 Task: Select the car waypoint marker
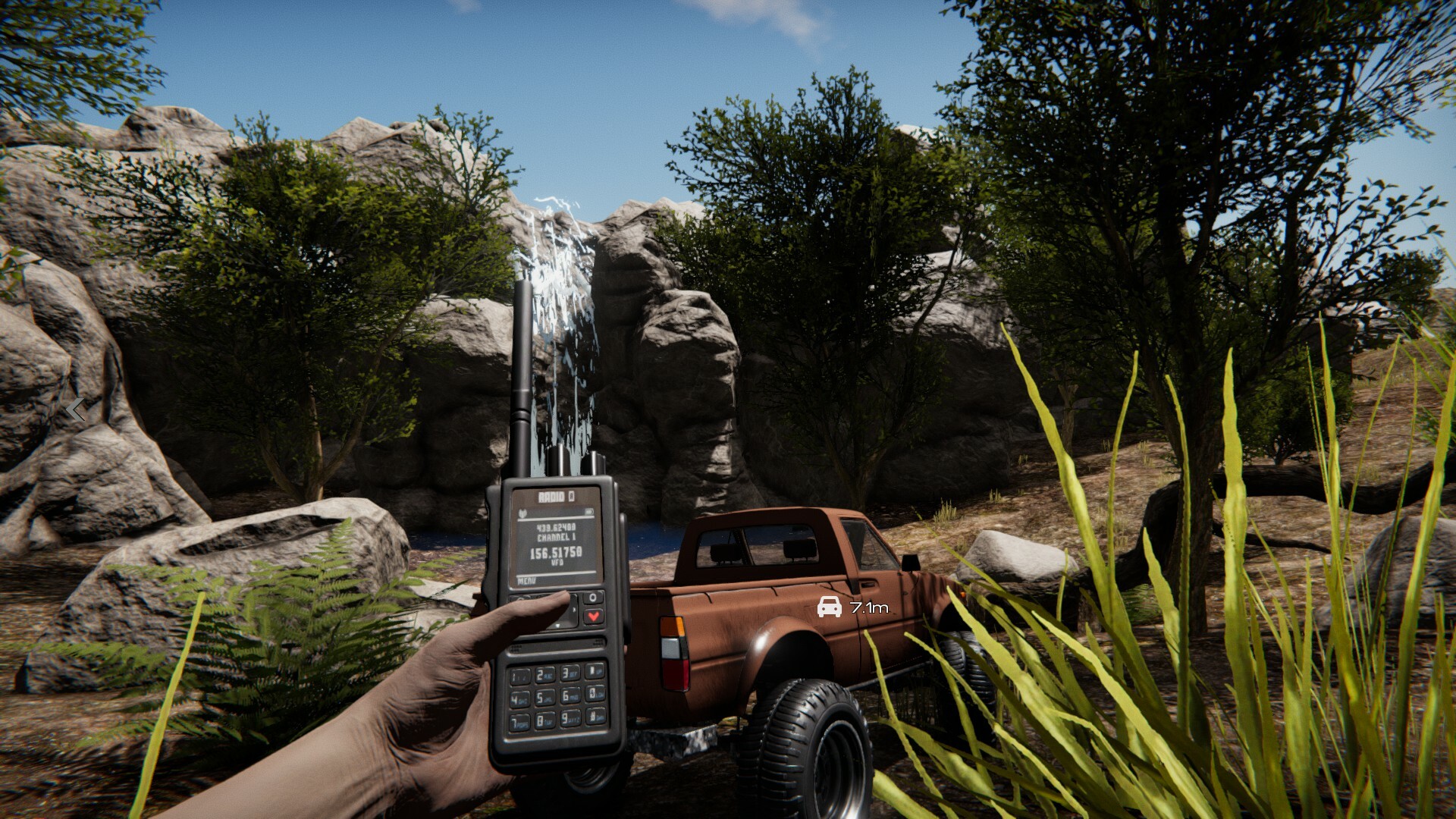pos(829,607)
